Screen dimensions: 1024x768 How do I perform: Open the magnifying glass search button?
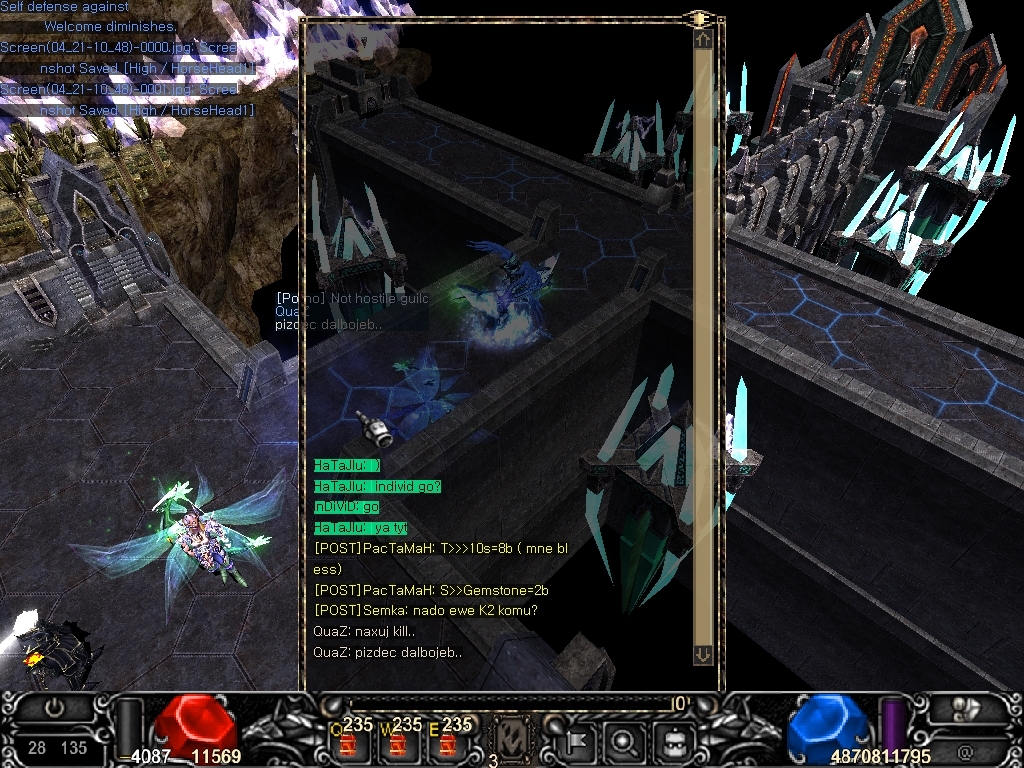point(624,742)
